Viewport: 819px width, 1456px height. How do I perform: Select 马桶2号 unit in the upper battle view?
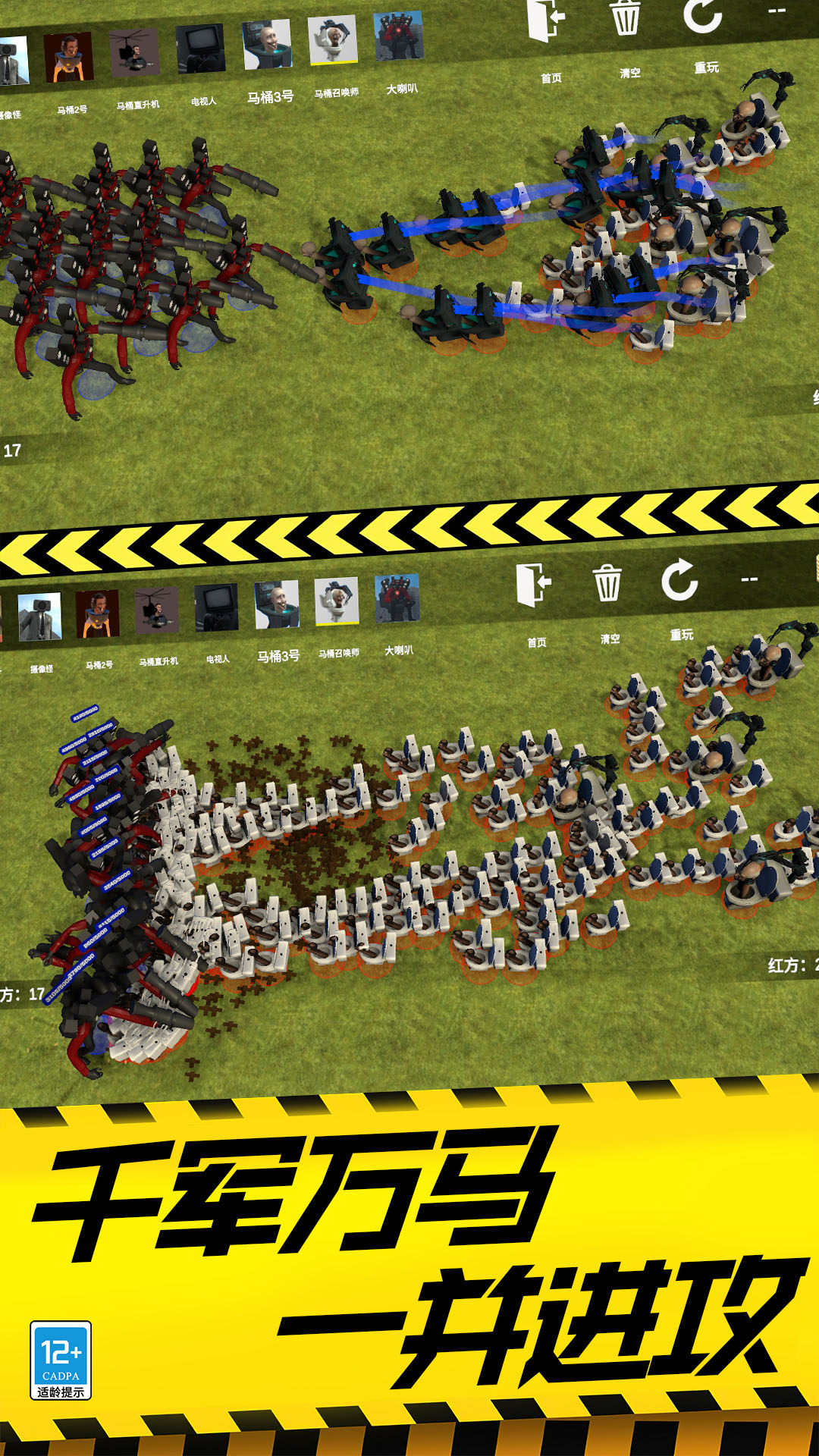(x=68, y=58)
